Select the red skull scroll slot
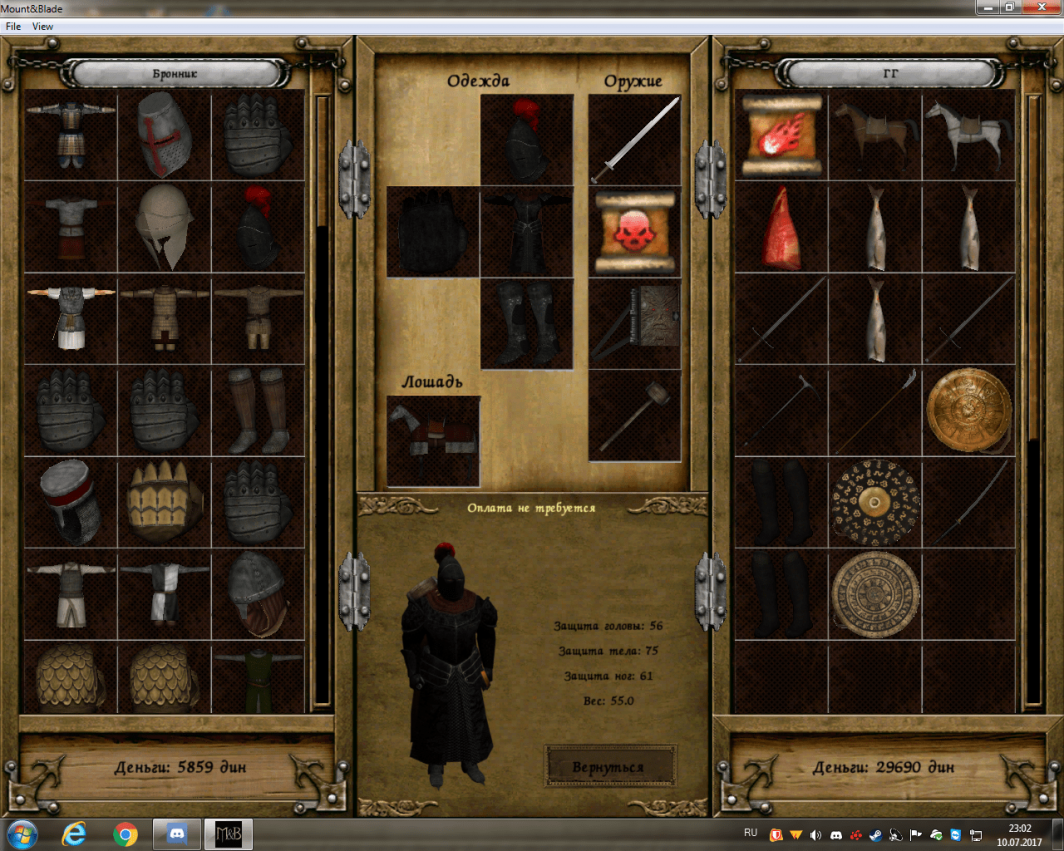The width and height of the screenshot is (1064, 851). 634,231
